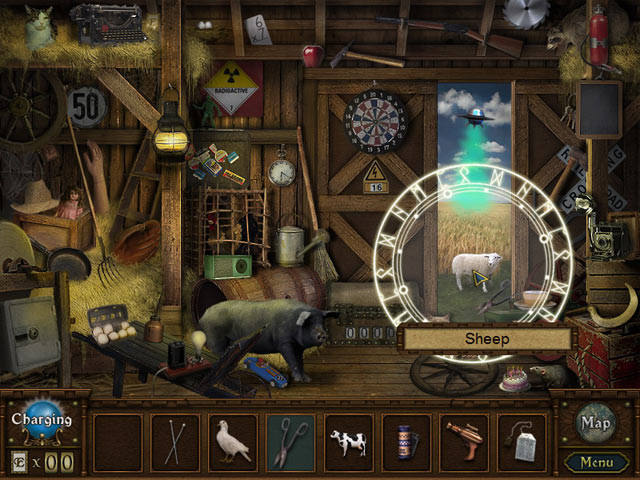
Task: Choose the spotted cow item slot
Action: coord(349,442)
